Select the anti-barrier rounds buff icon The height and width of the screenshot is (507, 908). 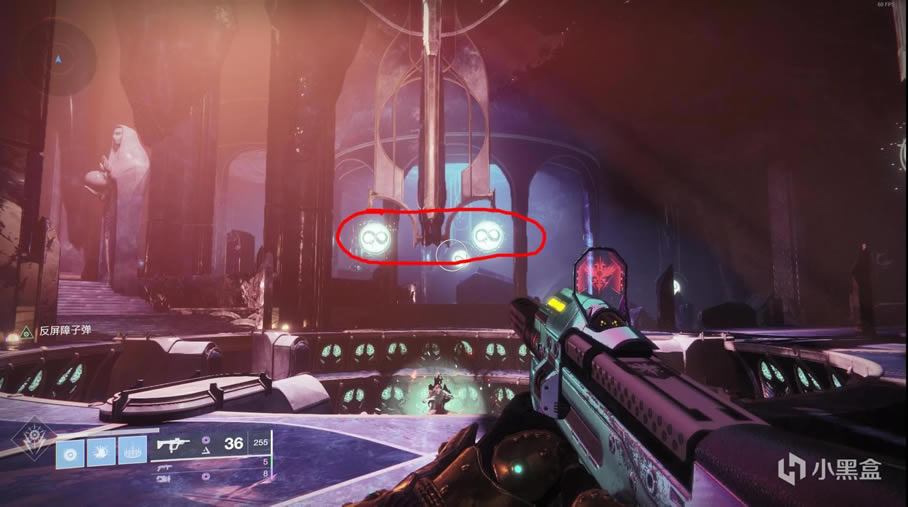(x=26, y=332)
